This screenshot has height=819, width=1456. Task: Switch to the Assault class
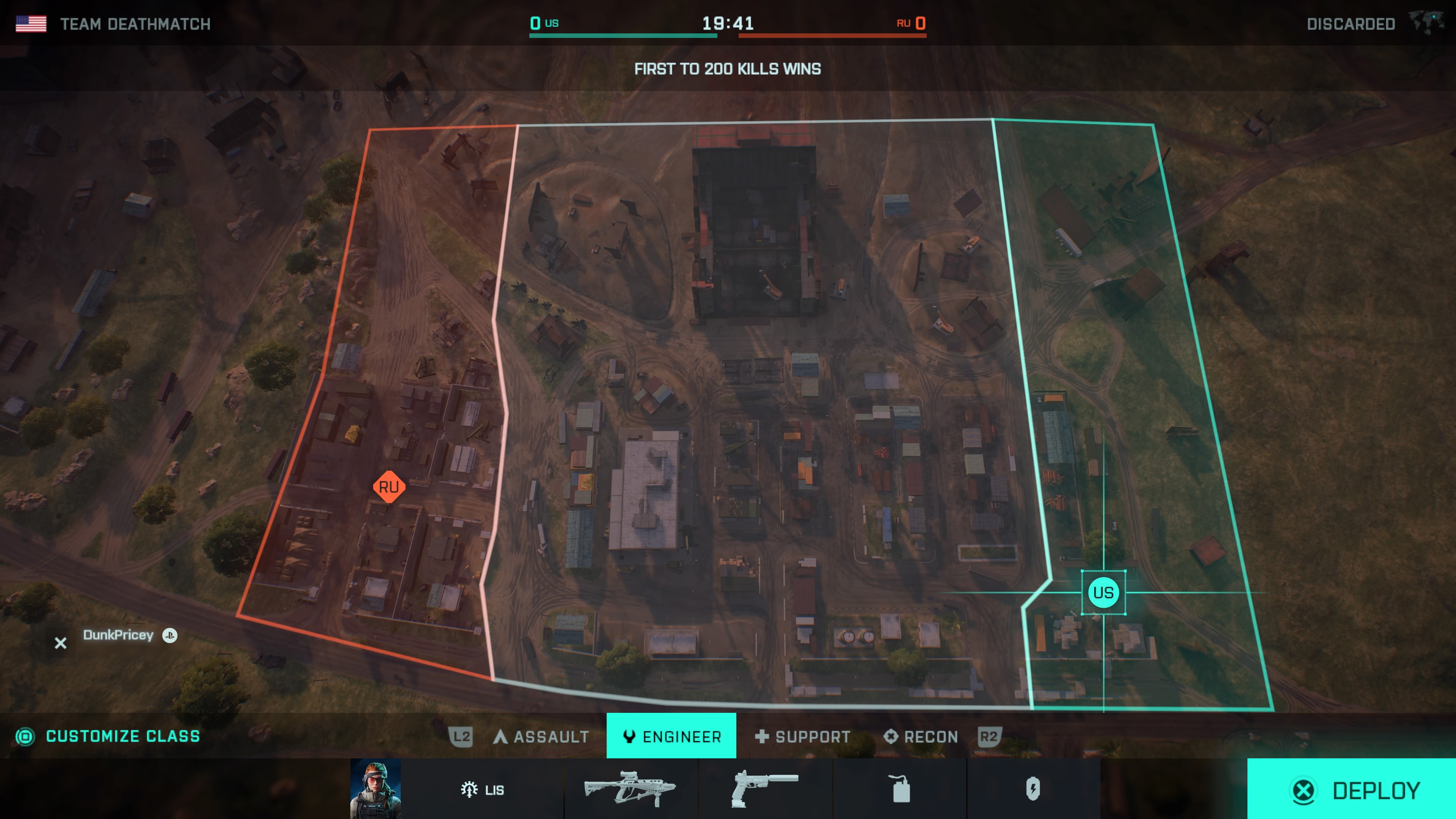coord(541,736)
